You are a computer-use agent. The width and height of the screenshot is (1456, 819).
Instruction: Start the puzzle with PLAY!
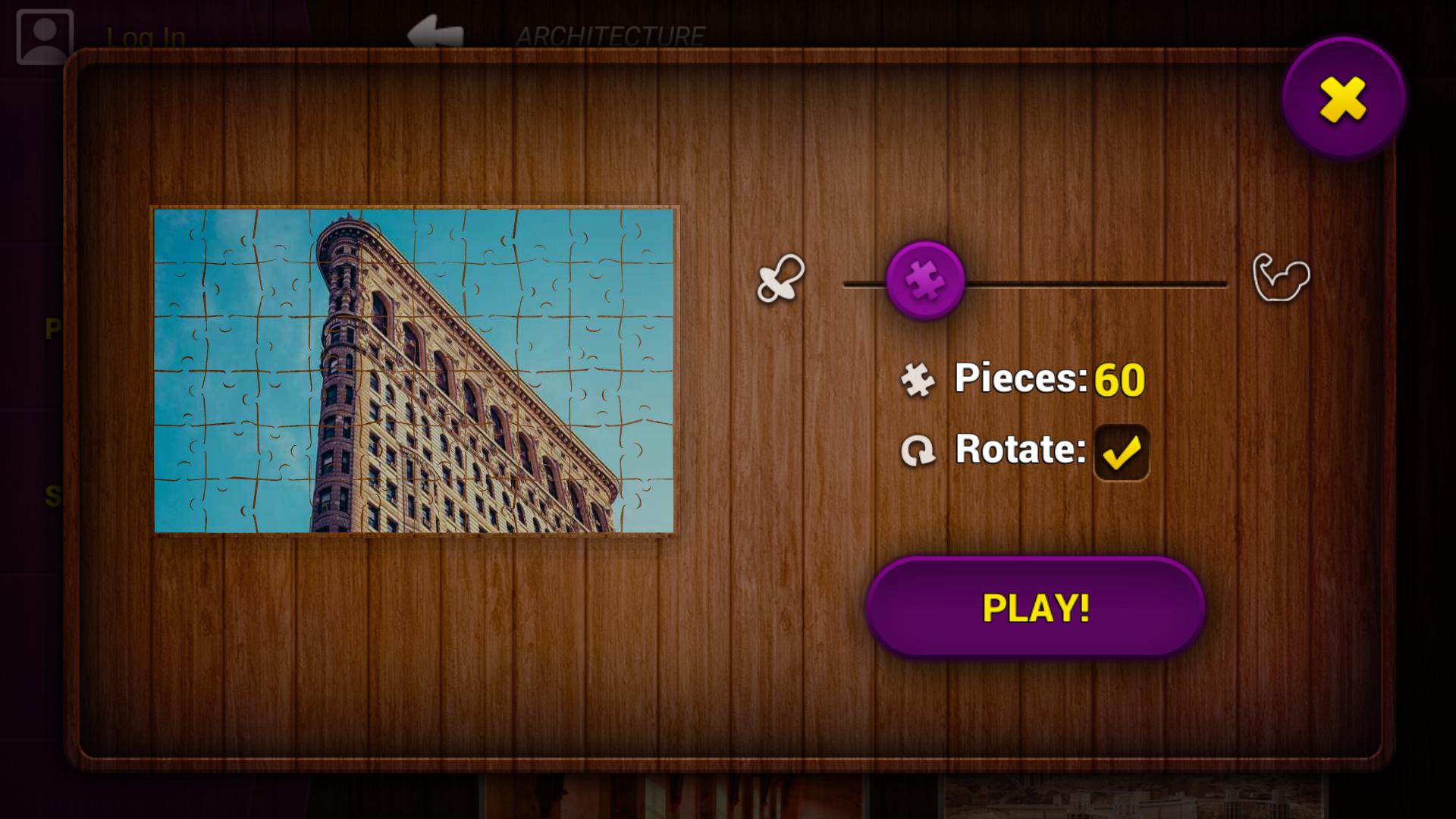coord(1035,607)
